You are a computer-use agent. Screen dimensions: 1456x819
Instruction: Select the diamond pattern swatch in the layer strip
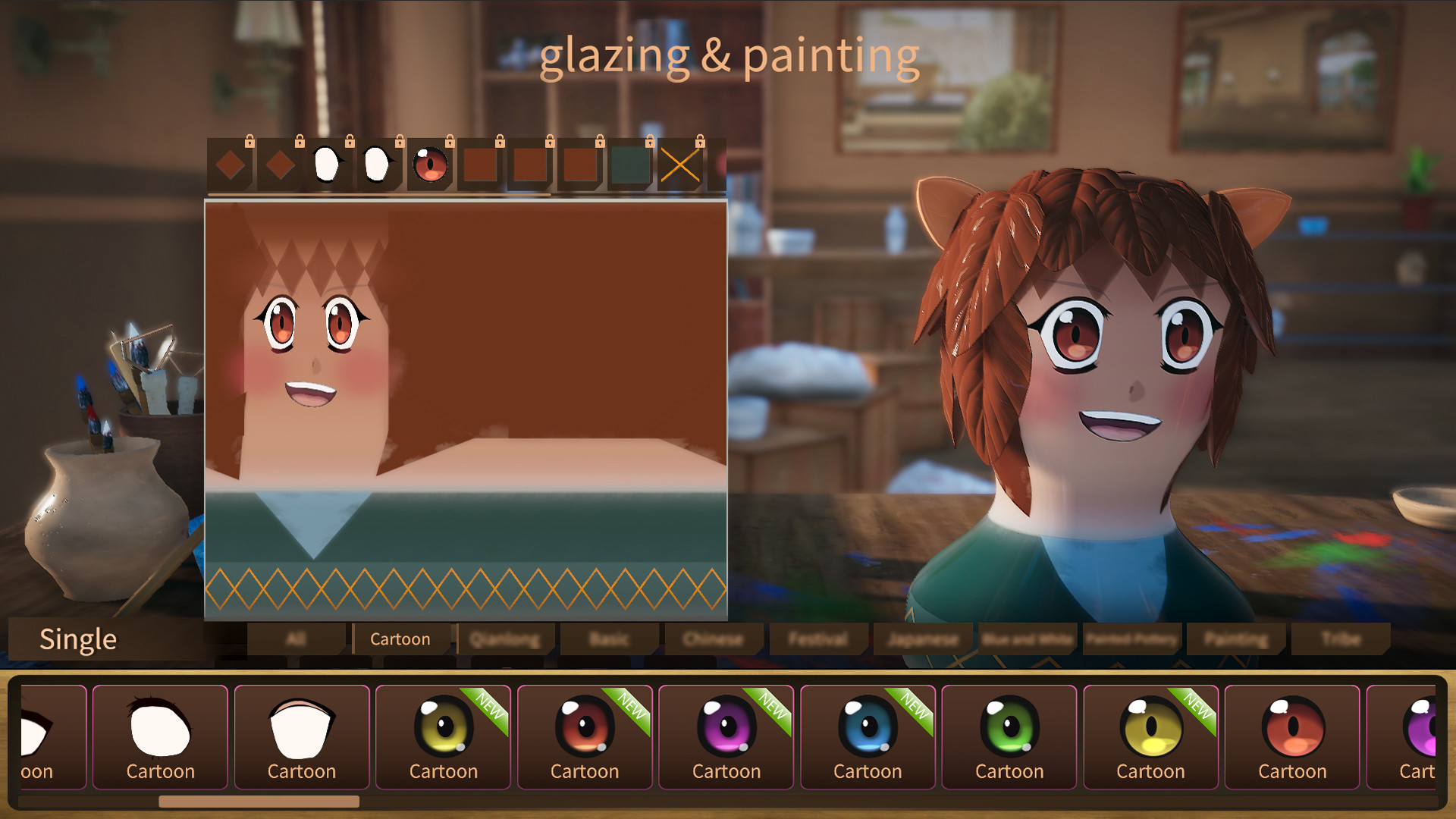coord(231,163)
